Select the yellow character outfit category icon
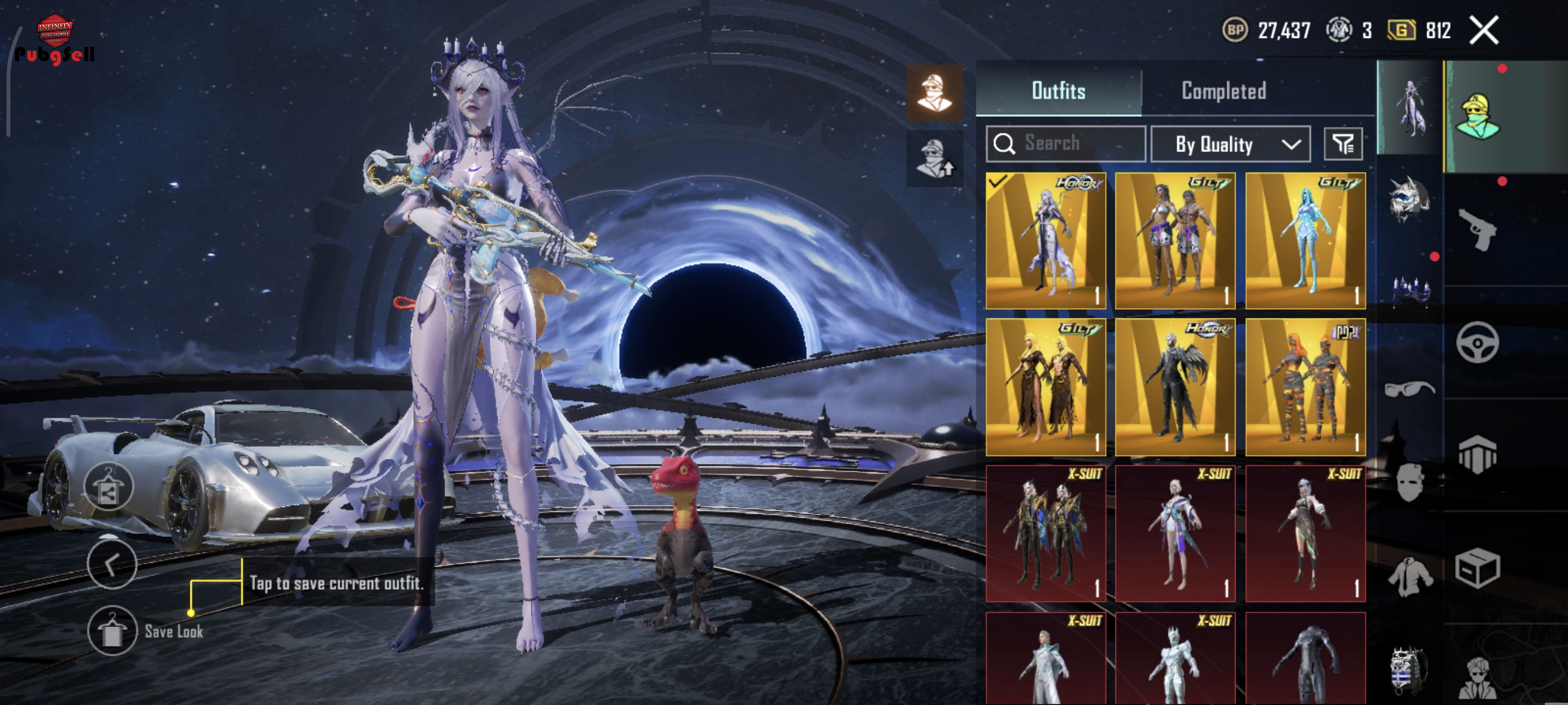The height and width of the screenshot is (705, 1568). (x=1477, y=117)
